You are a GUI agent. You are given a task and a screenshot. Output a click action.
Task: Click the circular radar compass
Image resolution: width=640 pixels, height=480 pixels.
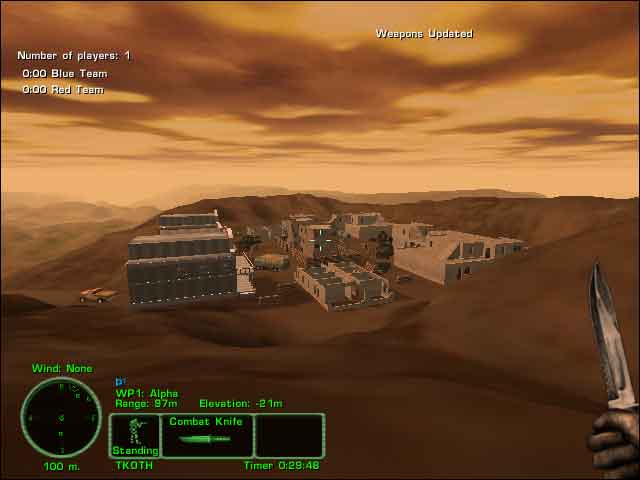pyautogui.click(x=61, y=417)
